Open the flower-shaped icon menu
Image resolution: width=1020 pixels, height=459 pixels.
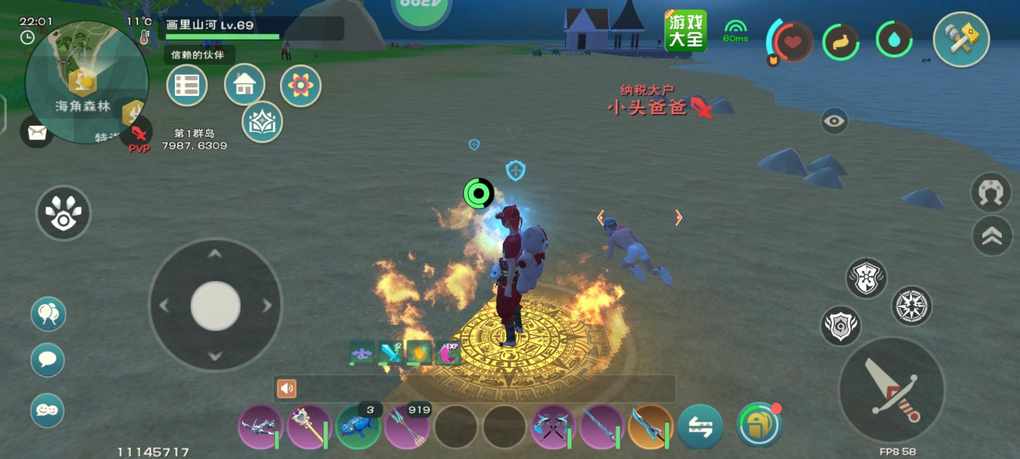300,86
